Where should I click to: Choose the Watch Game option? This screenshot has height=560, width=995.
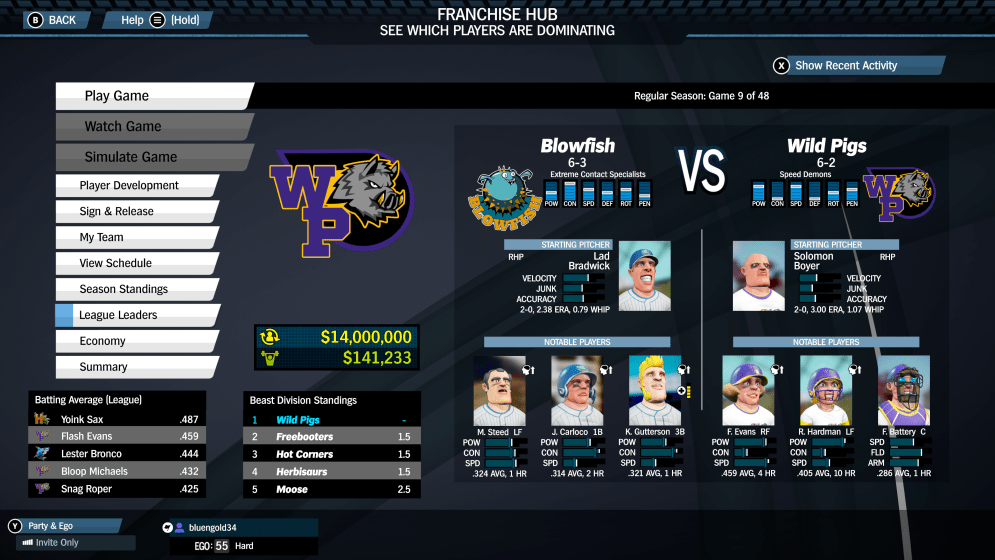point(150,127)
